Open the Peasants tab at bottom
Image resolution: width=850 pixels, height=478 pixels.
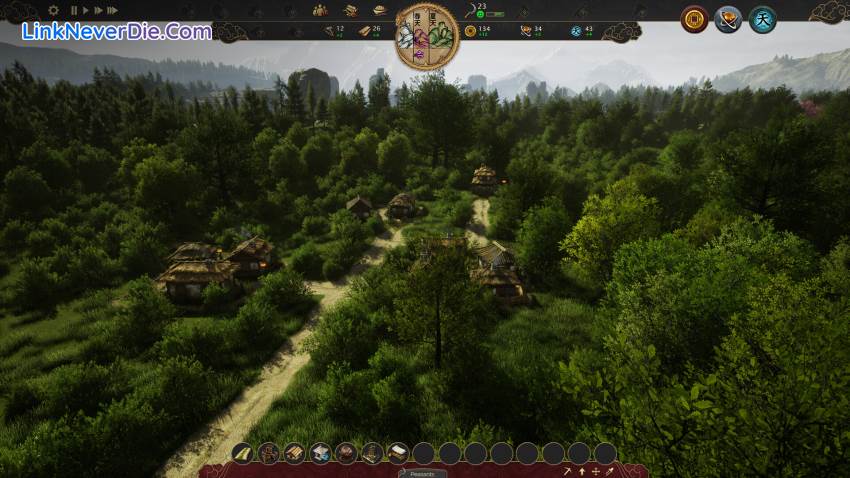[423, 473]
